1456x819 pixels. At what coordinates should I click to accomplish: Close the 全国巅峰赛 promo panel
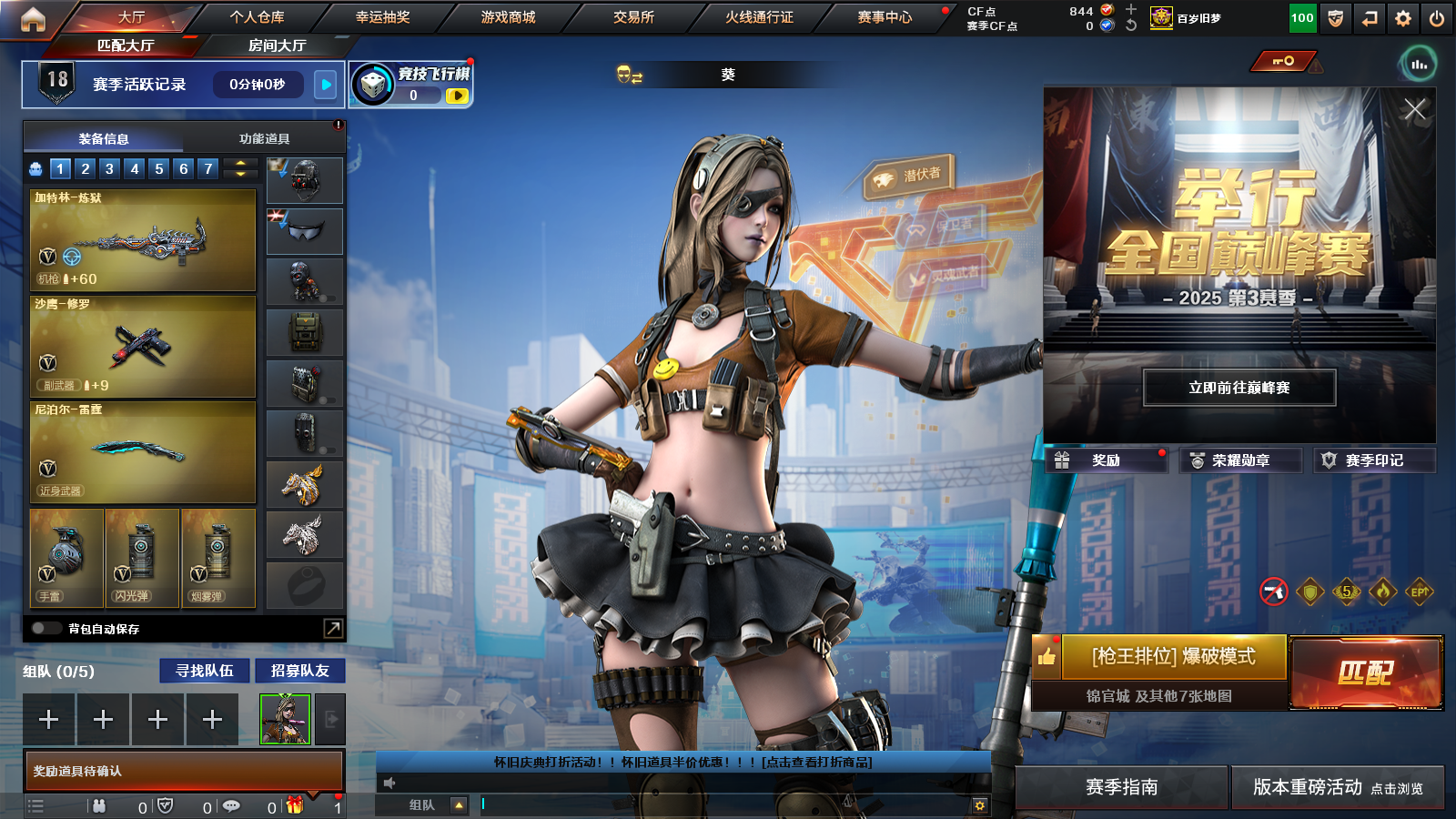coord(1414,110)
